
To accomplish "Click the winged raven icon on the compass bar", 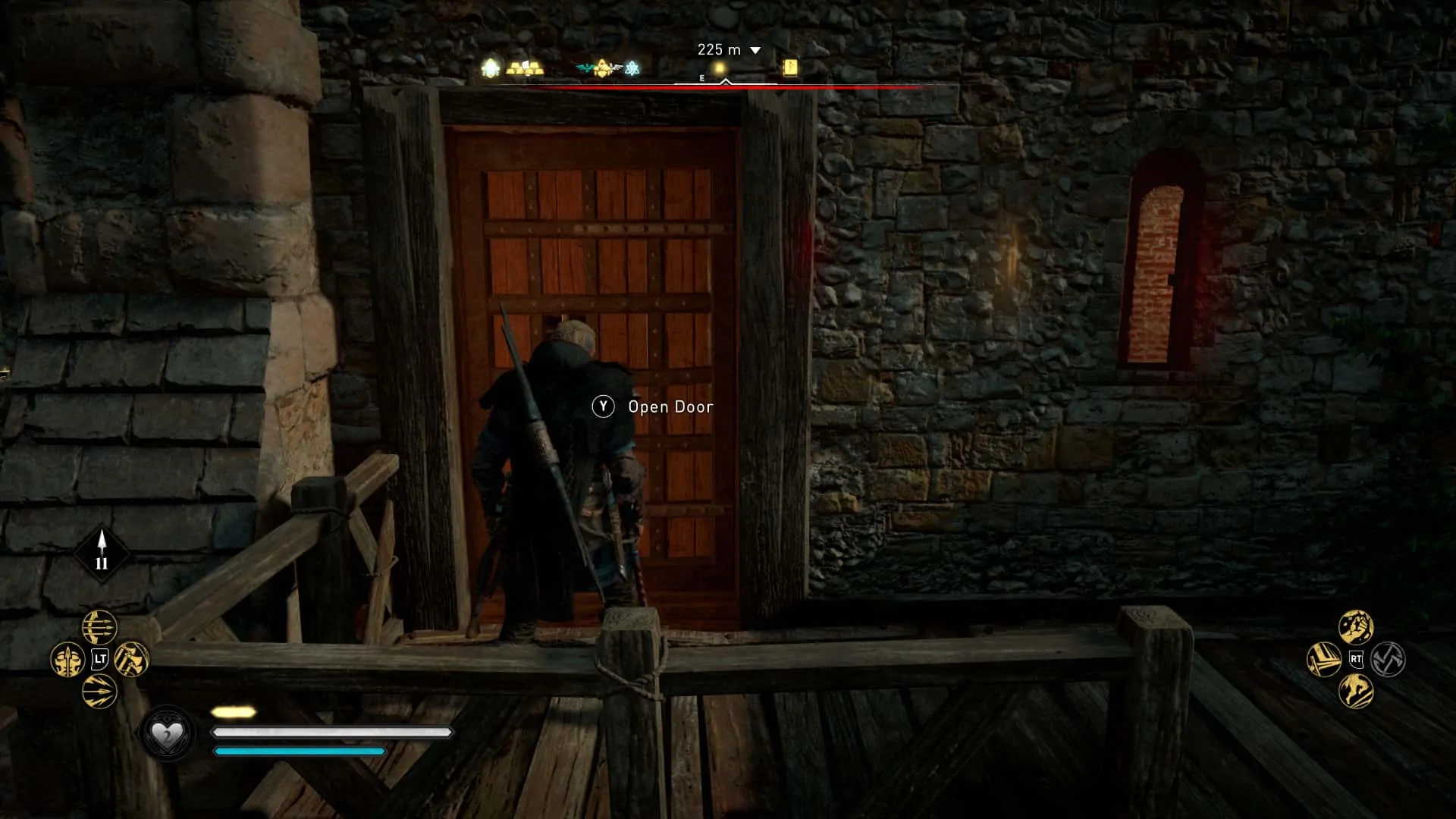I will click(x=584, y=67).
